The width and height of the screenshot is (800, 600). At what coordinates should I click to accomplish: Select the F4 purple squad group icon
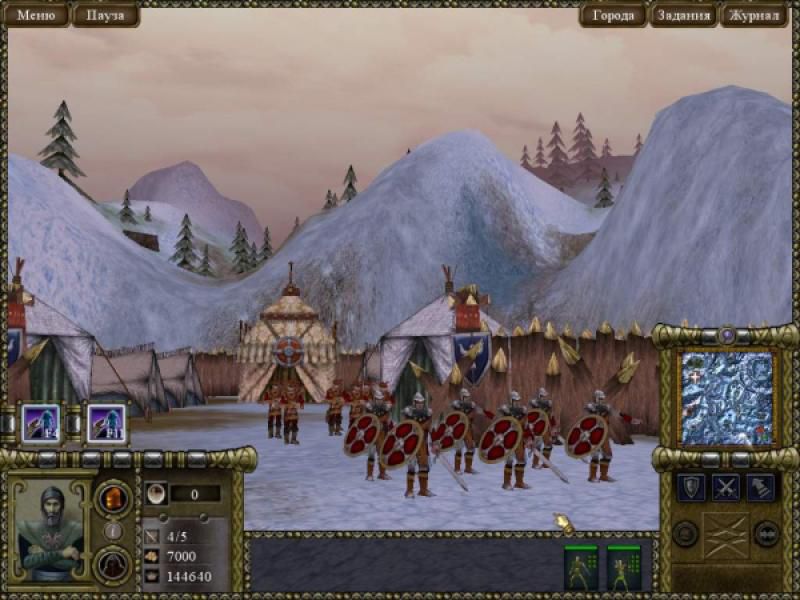(x=40, y=422)
